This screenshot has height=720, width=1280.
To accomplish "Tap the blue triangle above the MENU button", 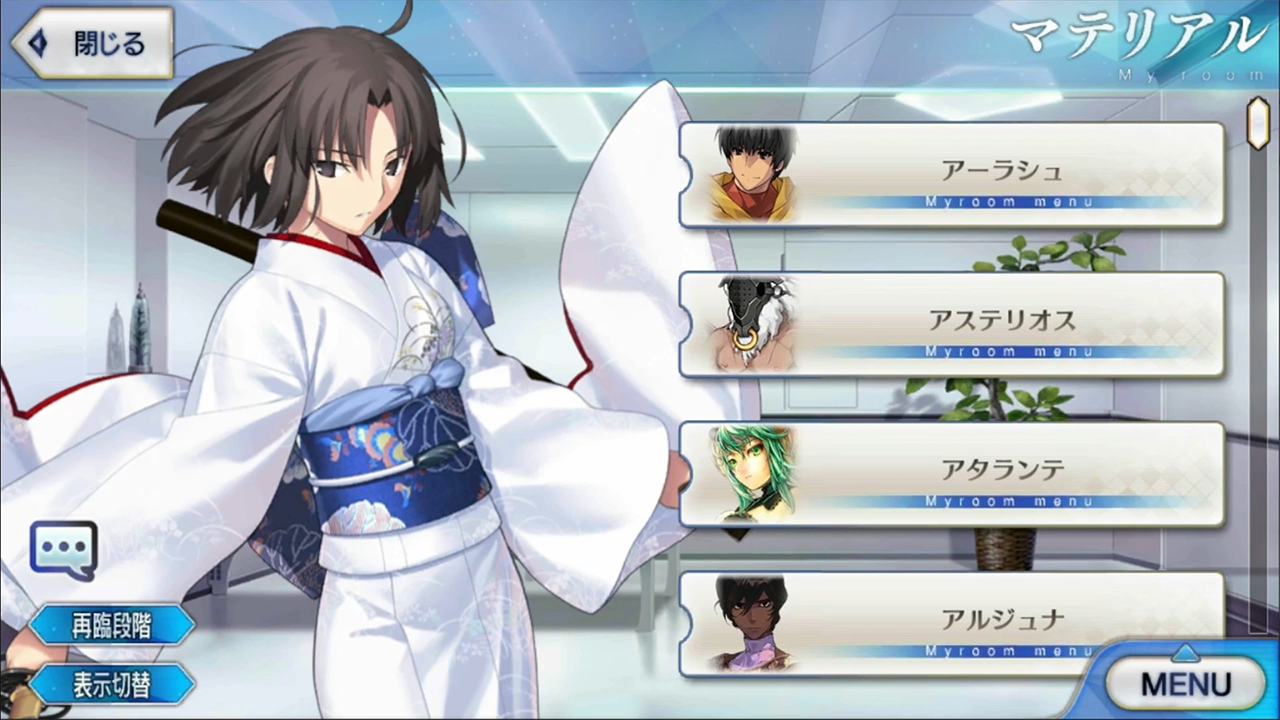I will pos(1186,652).
